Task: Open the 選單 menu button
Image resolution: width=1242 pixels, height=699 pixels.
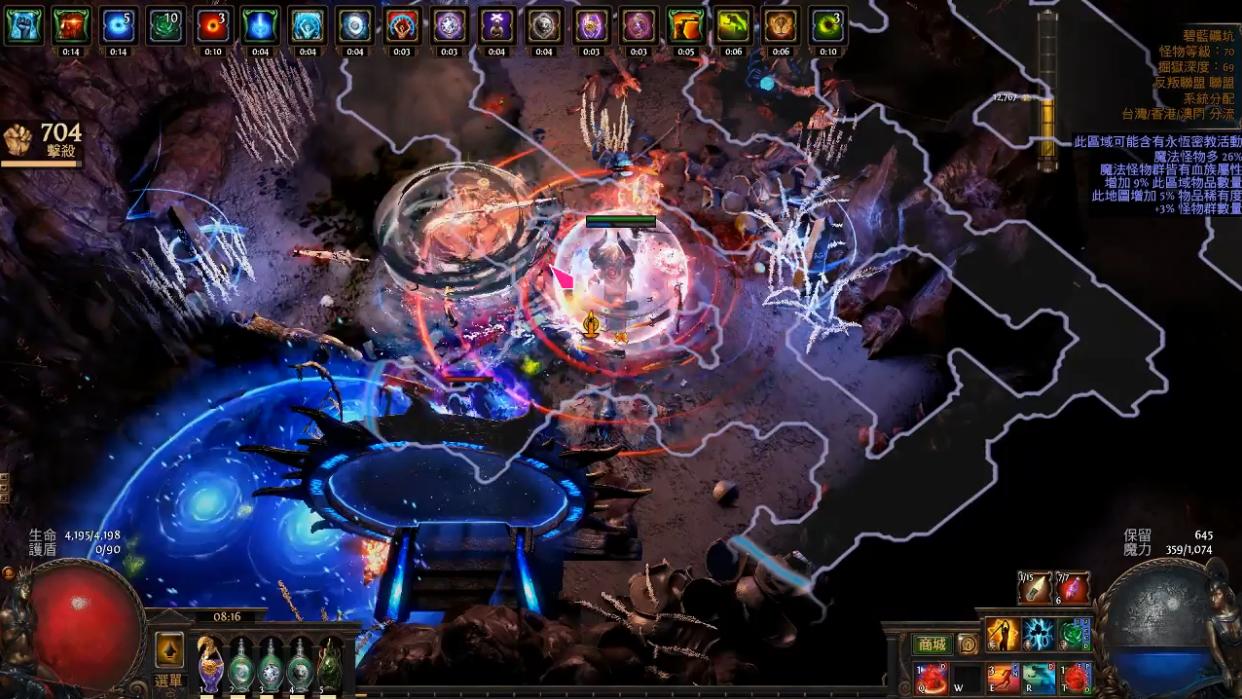Action: click(x=168, y=681)
